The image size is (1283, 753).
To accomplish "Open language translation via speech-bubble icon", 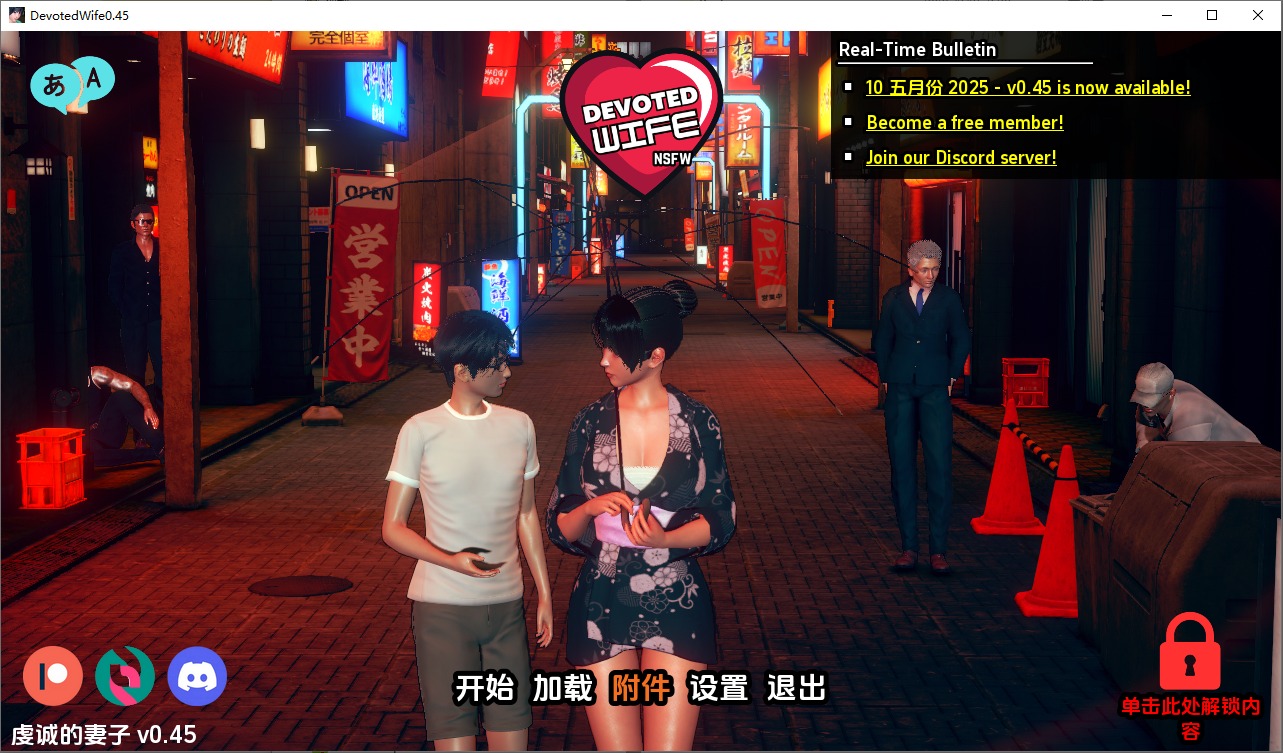I will [x=73, y=84].
